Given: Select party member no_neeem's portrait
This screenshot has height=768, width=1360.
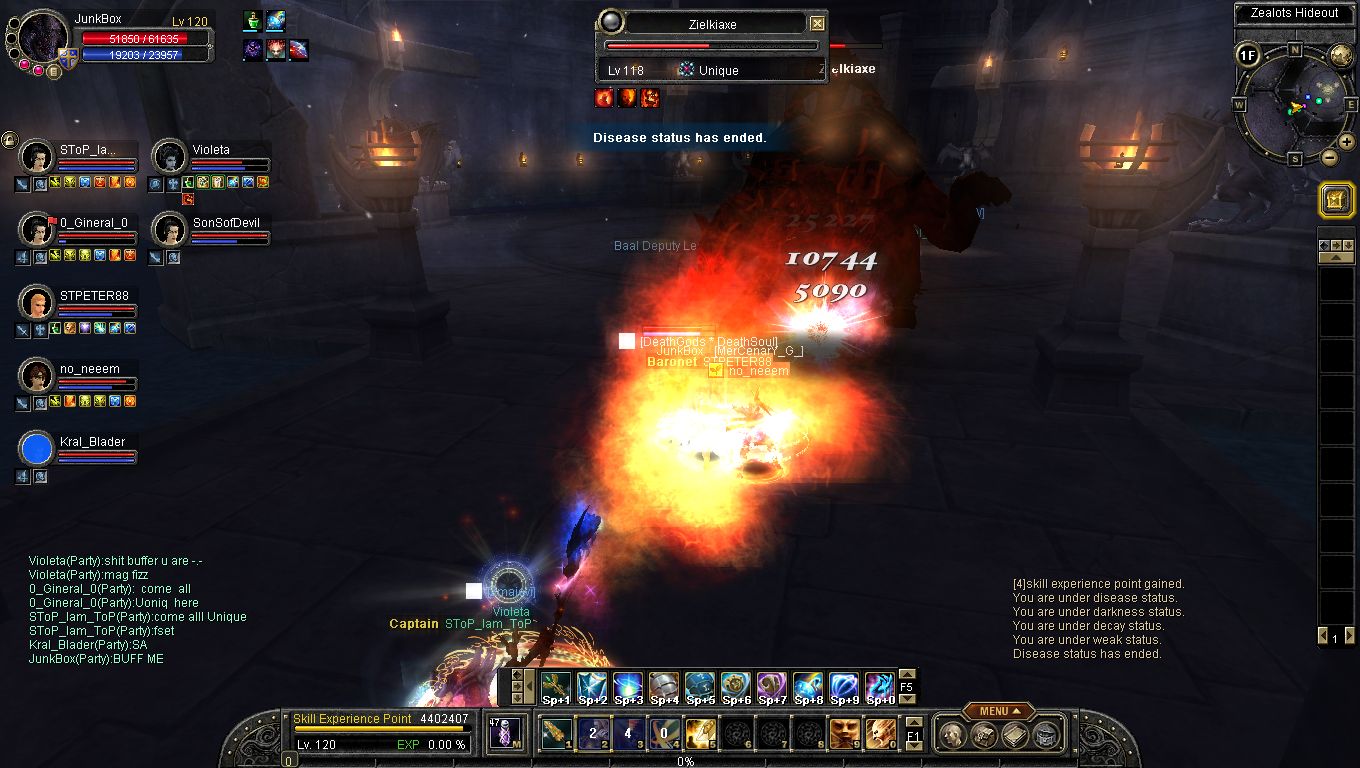Looking at the screenshot, I should [x=36, y=376].
